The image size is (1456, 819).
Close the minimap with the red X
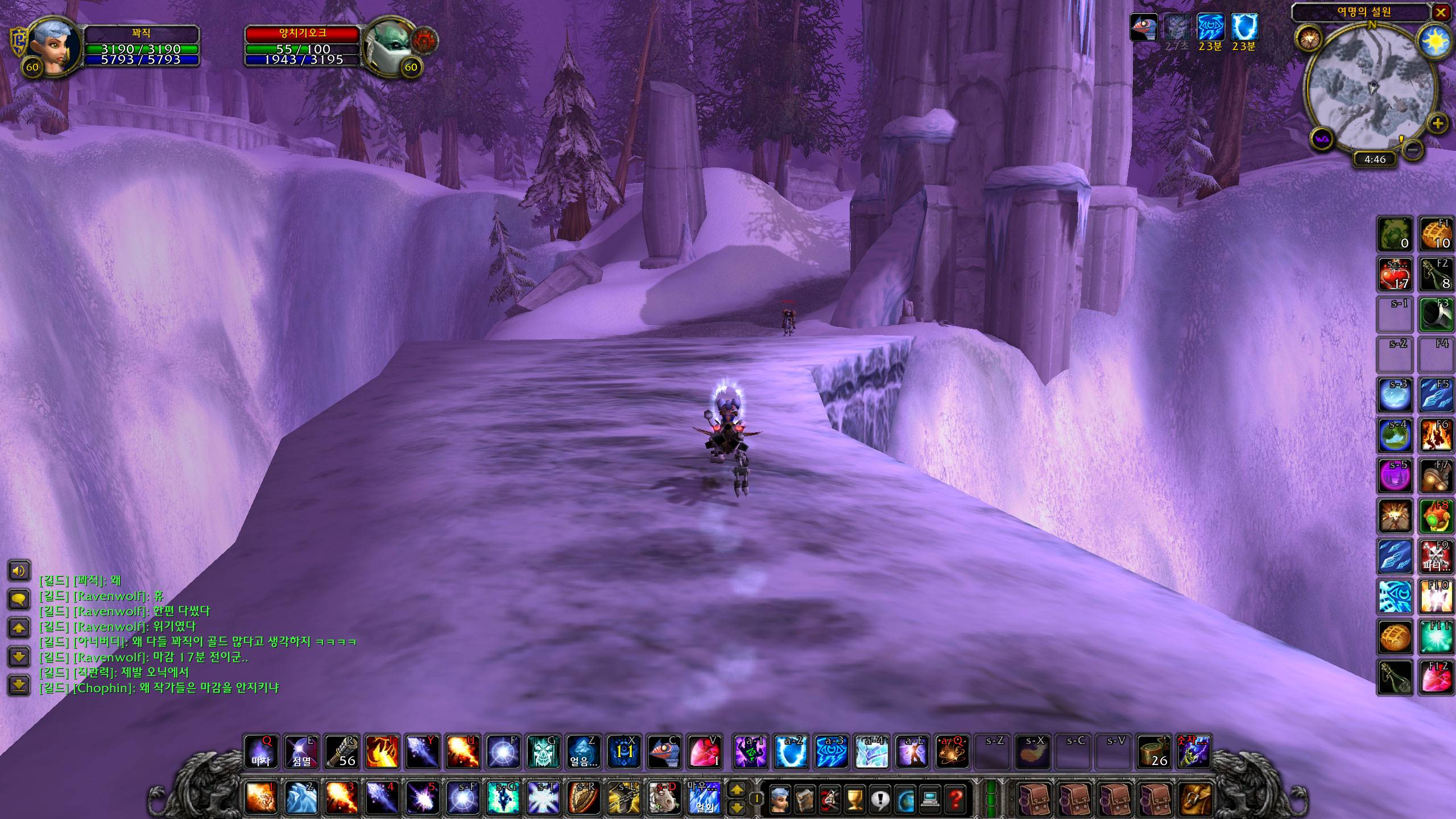(x=1441, y=13)
